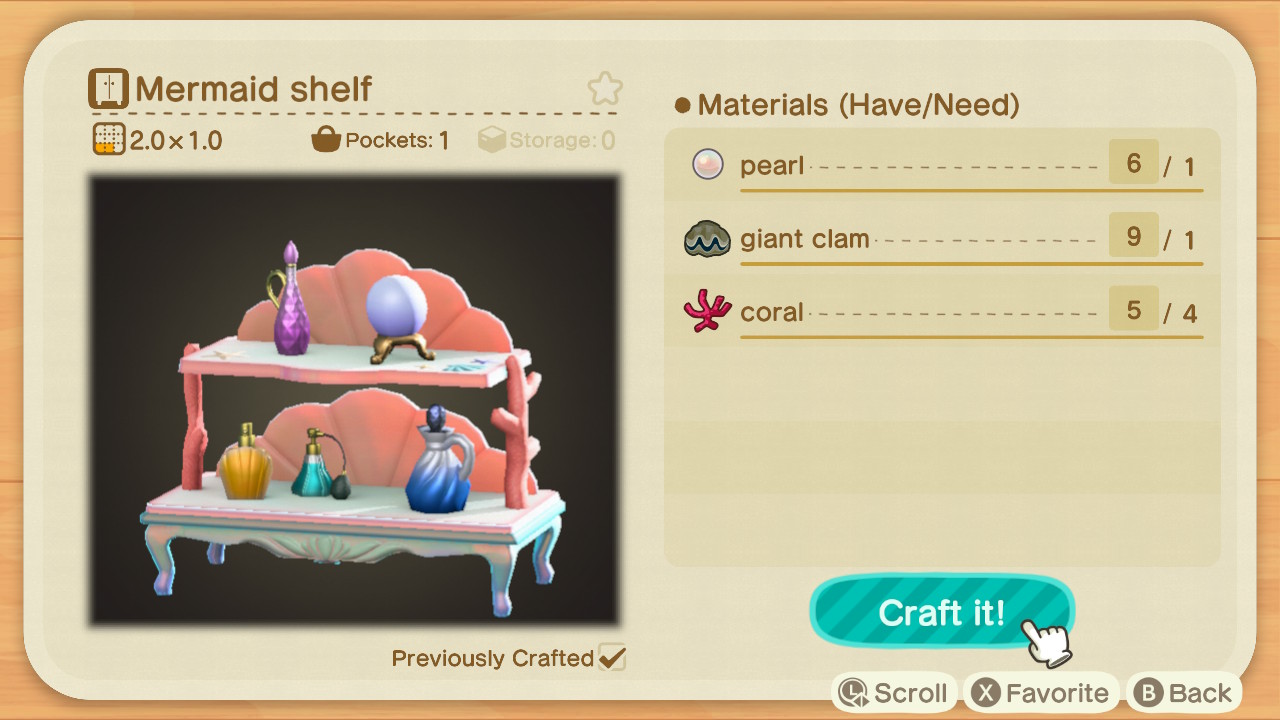Viewport: 1280px width, 720px height.
Task: Toggle the favorite star for Mermaid shelf
Action: click(604, 89)
